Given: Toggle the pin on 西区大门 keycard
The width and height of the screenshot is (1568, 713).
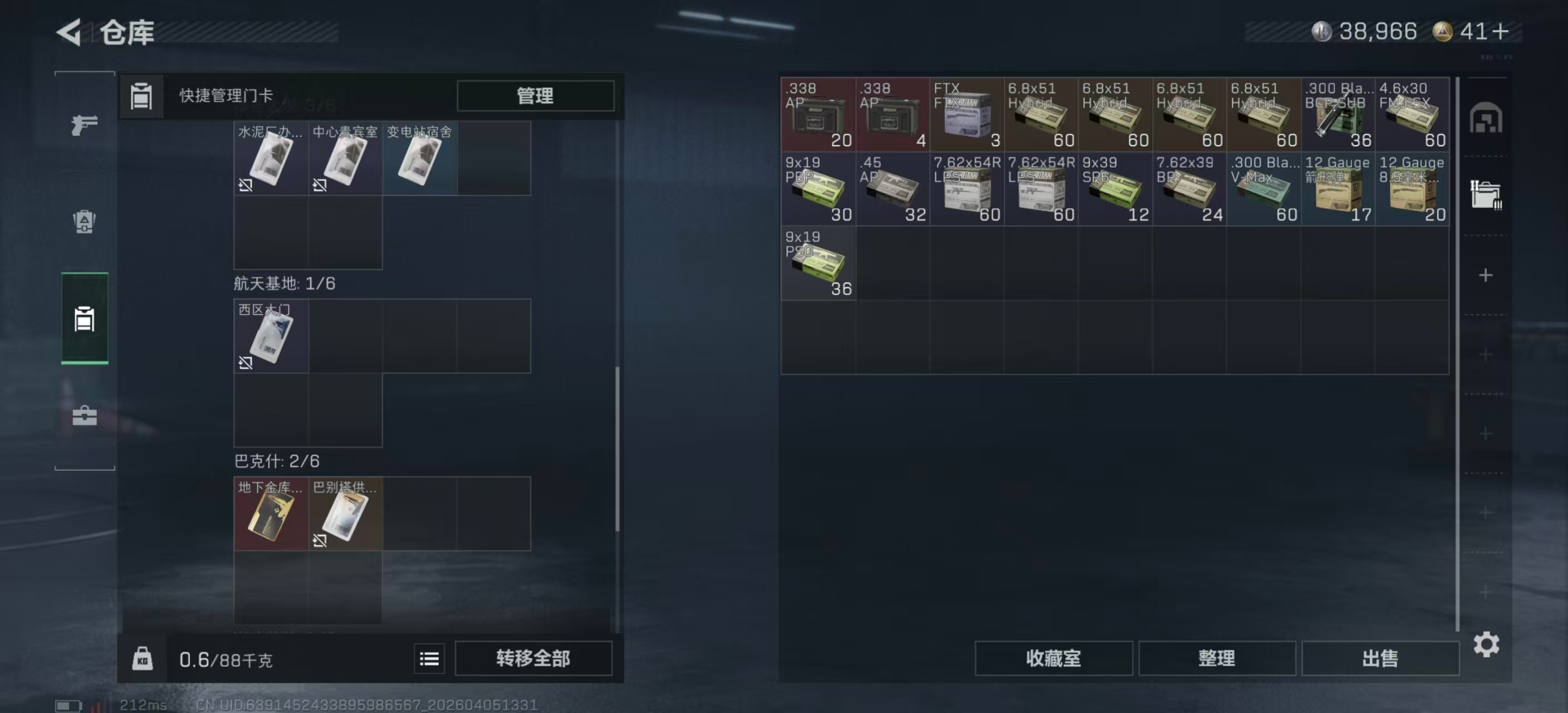Looking at the screenshot, I should pos(246,364).
